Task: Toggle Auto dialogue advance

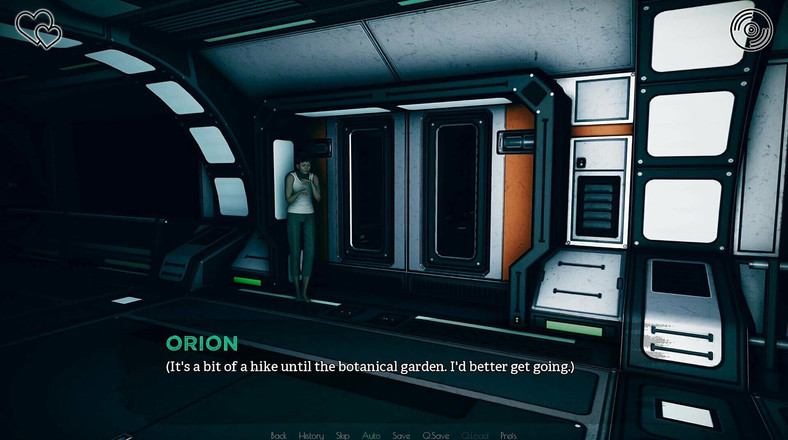Action: click(x=371, y=435)
